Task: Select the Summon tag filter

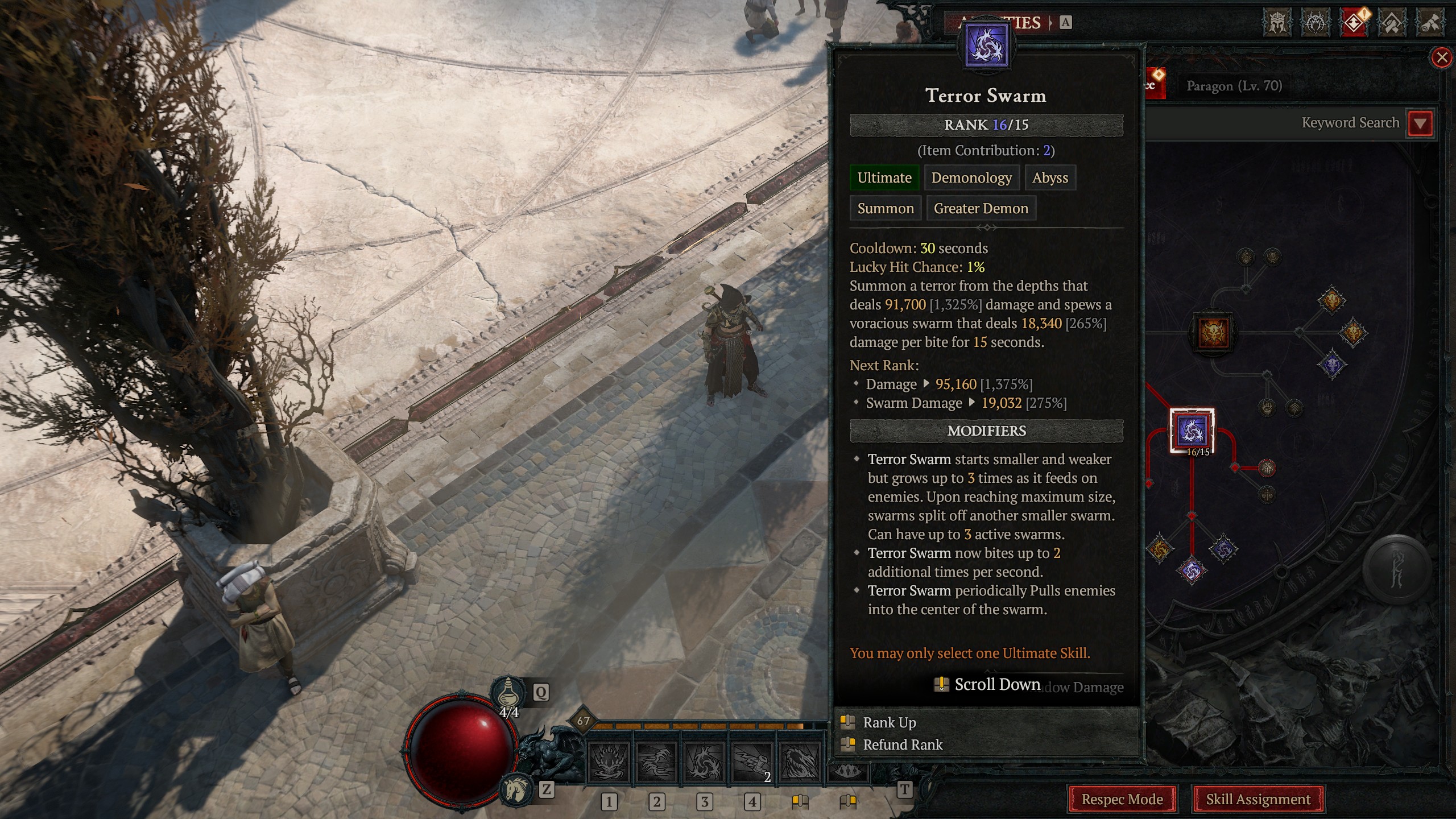Action: [886, 208]
